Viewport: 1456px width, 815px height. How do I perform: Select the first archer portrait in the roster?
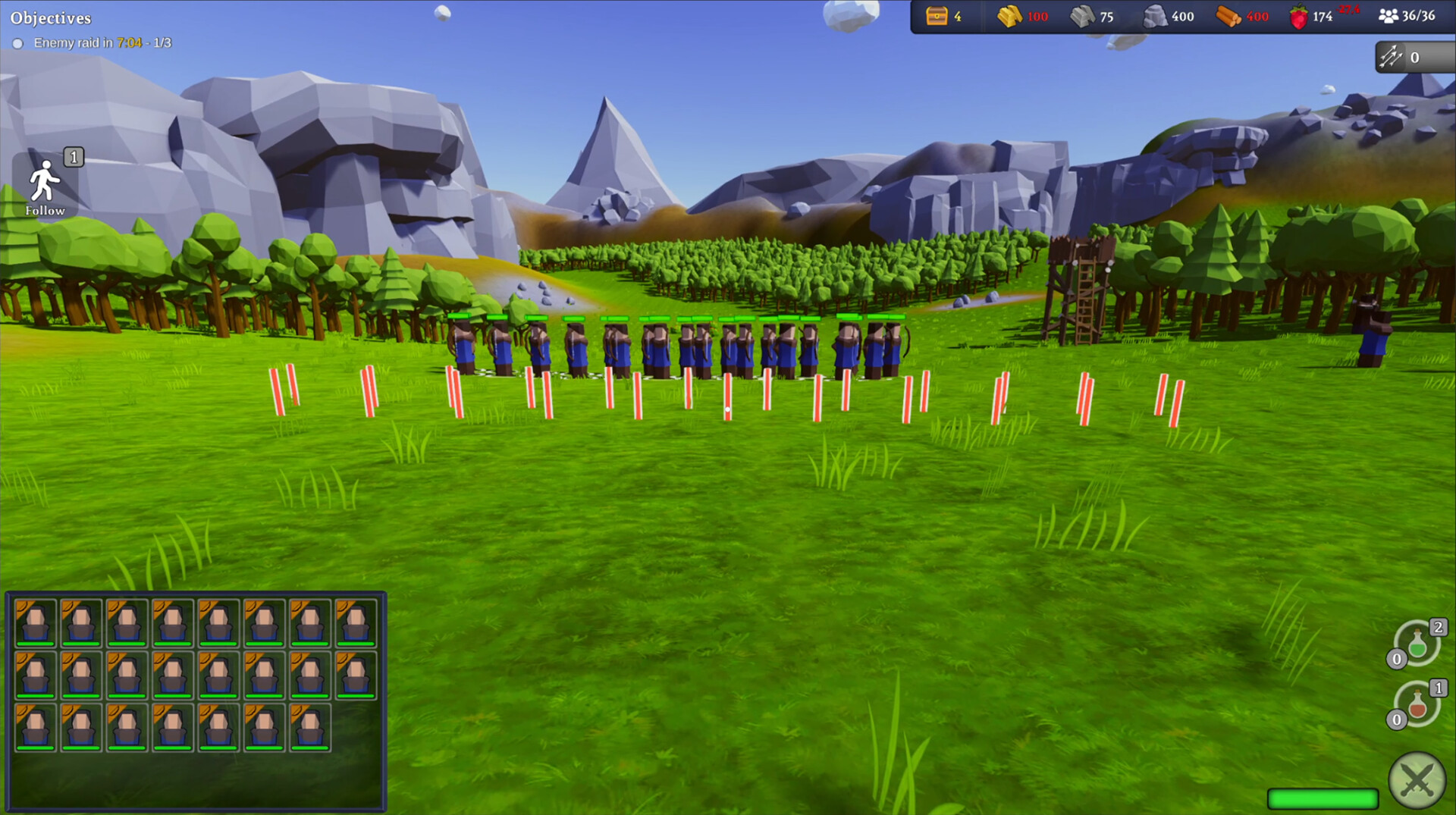[34, 624]
